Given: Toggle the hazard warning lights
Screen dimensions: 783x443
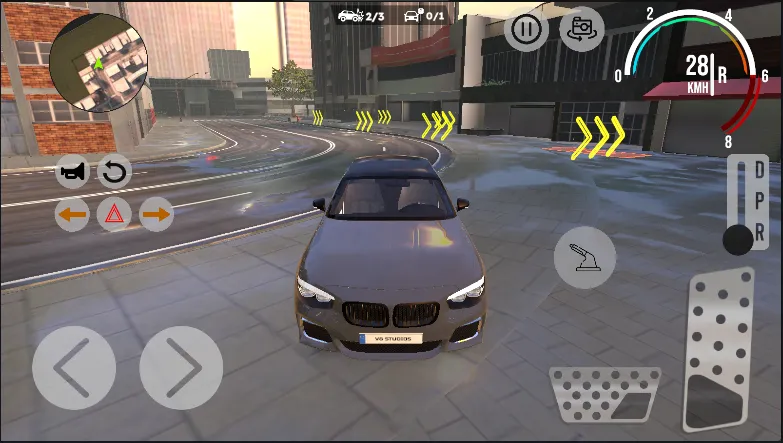Looking at the screenshot, I should (114, 214).
